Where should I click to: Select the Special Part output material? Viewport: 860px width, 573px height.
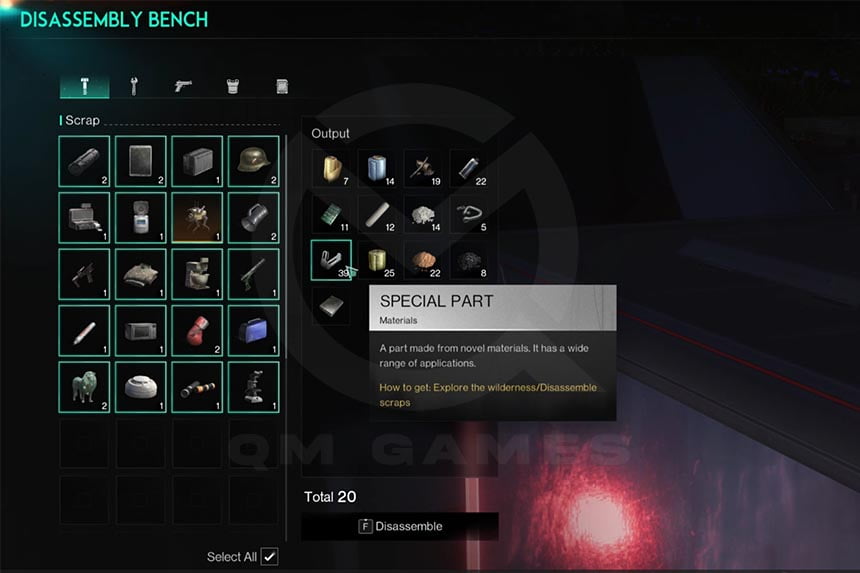tap(331, 260)
